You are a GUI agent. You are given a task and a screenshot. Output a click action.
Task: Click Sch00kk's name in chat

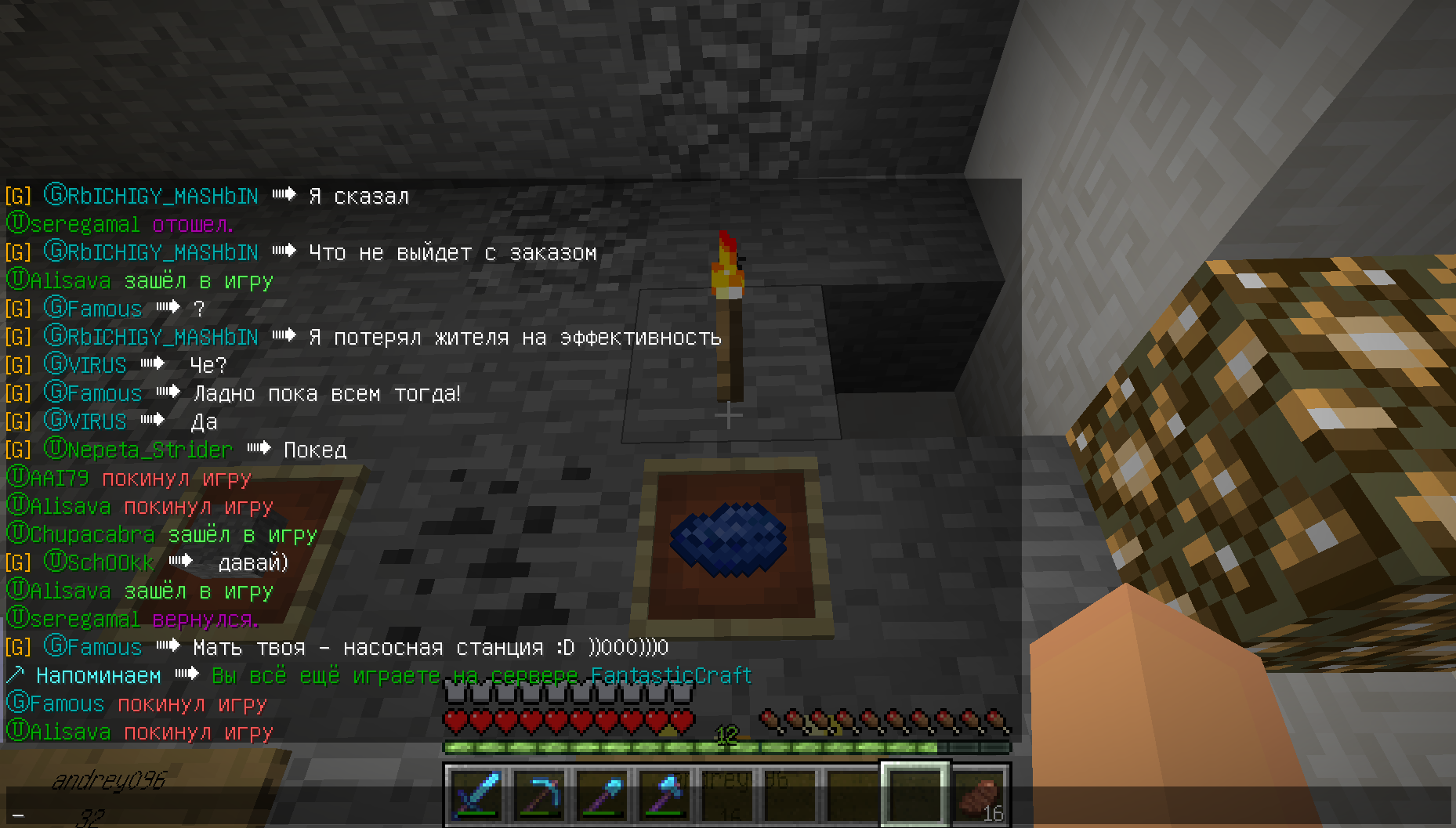110,562
